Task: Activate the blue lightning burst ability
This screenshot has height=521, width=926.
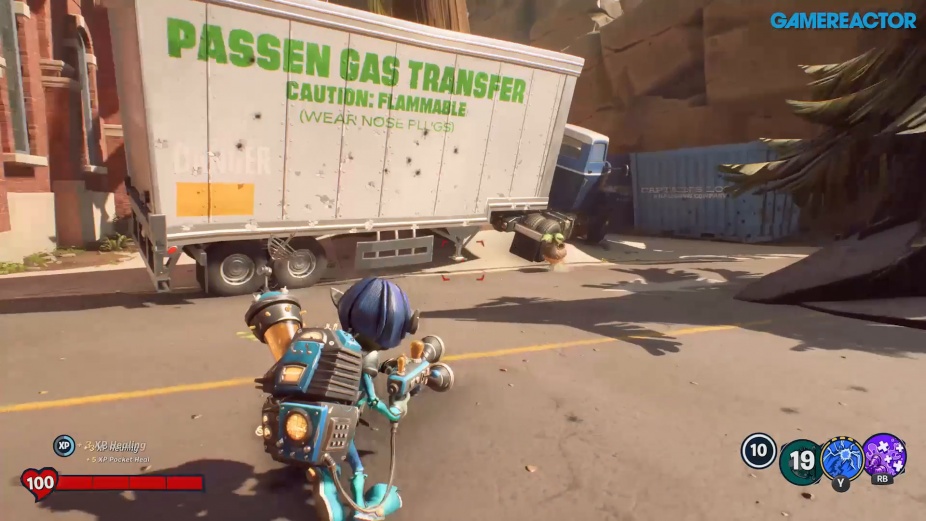Action: pos(842,457)
